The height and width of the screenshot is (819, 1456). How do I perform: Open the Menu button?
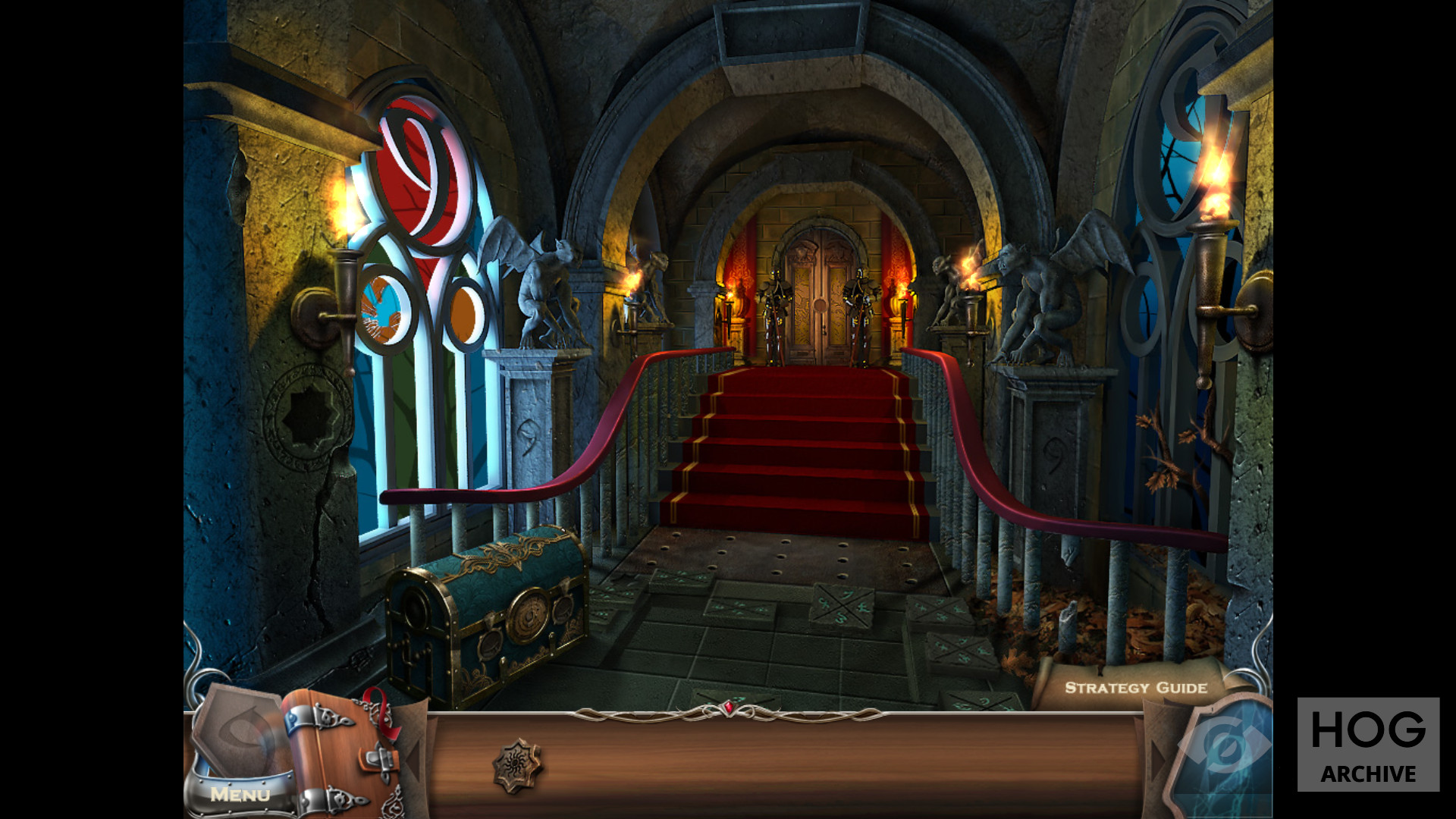(240, 794)
